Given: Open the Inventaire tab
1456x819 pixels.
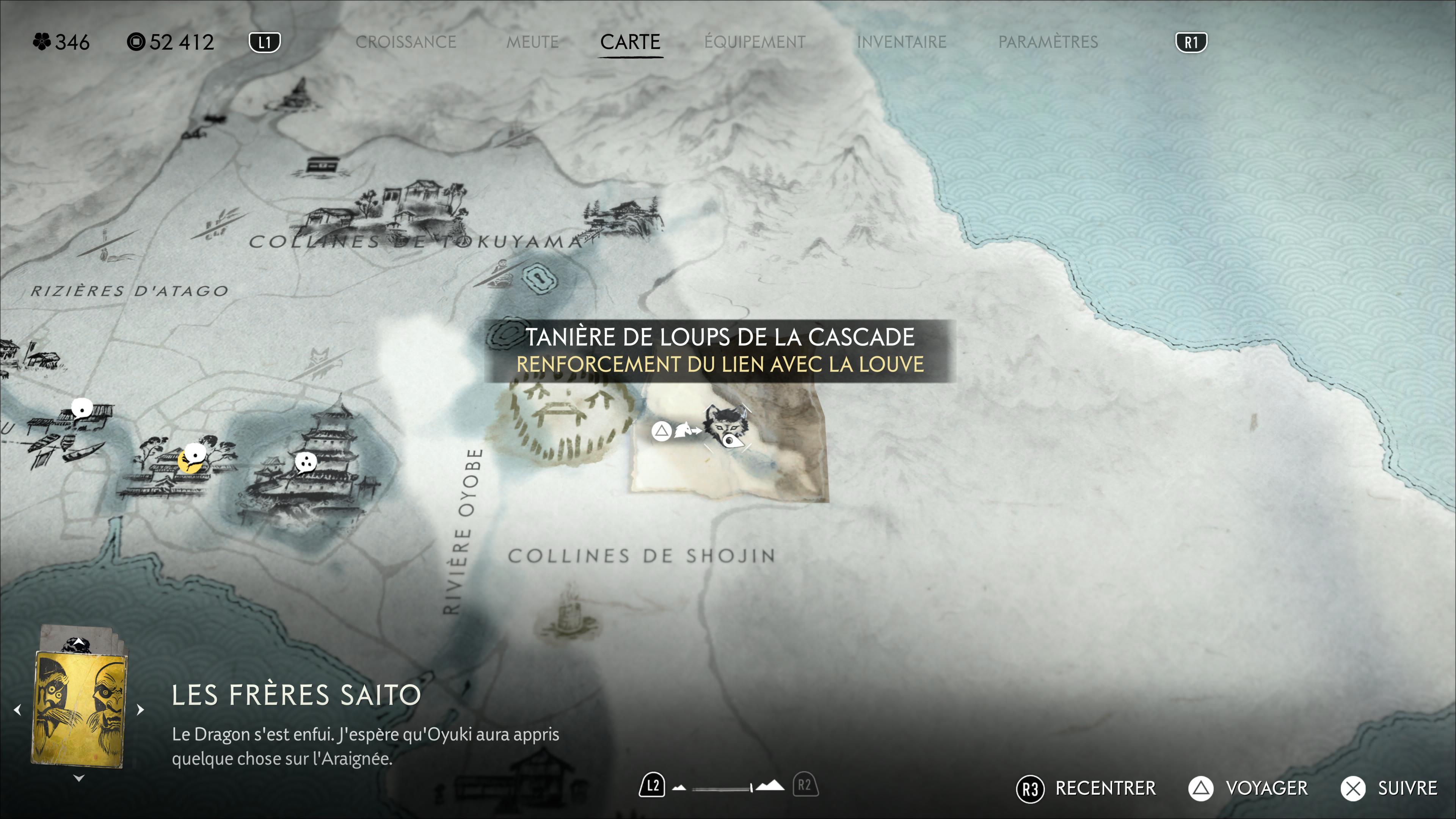Looking at the screenshot, I should [902, 42].
